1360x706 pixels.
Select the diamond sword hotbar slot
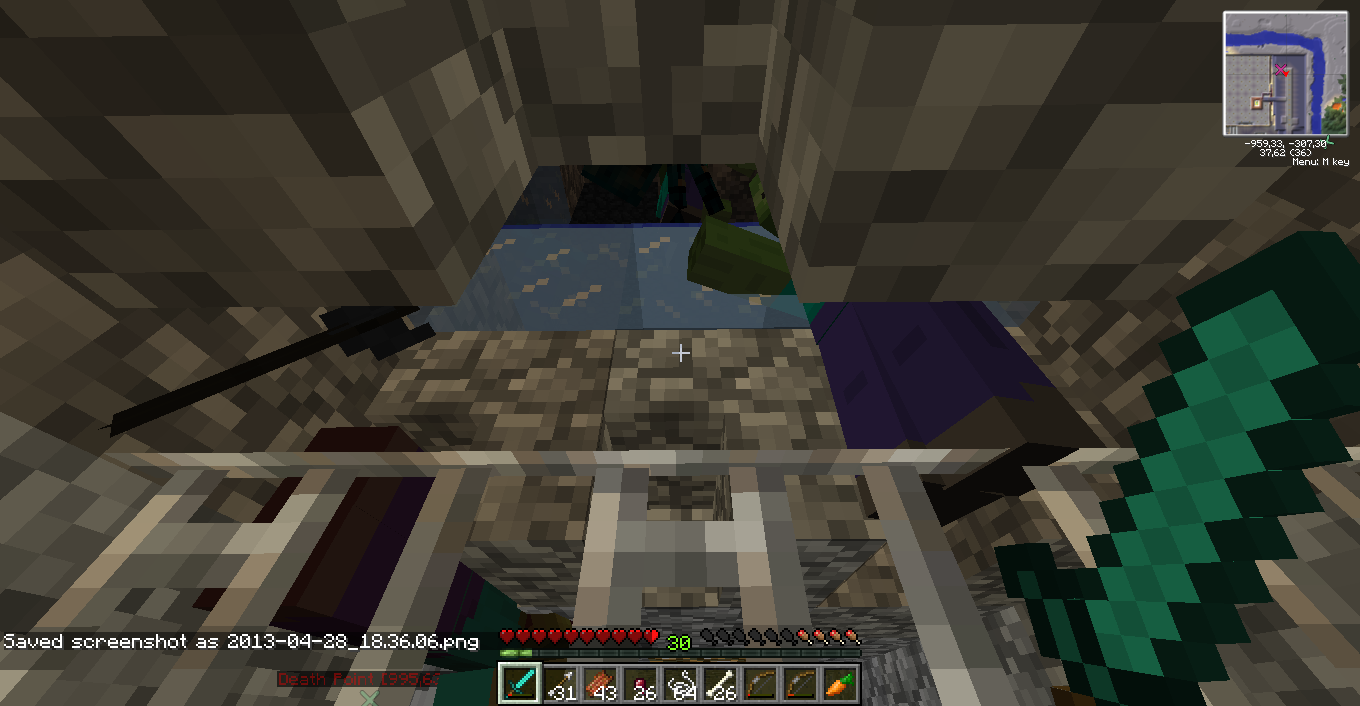tap(520, 683)
